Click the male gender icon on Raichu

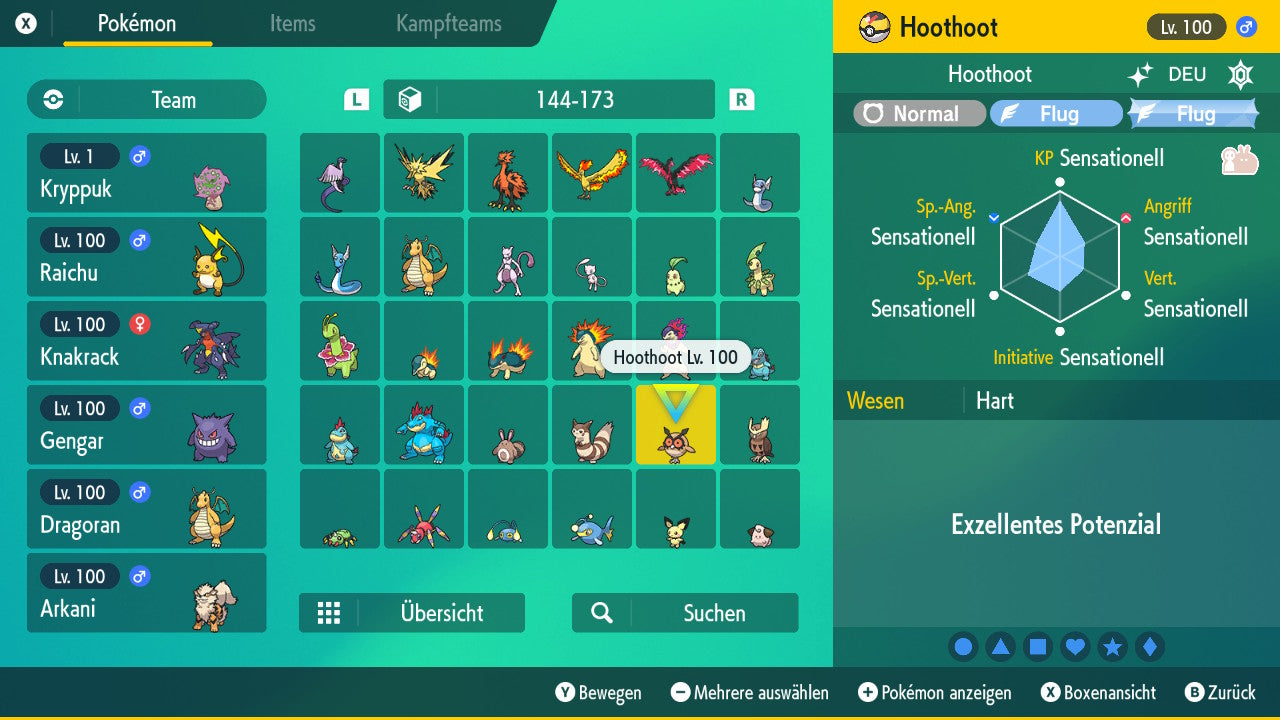(138, 240)
